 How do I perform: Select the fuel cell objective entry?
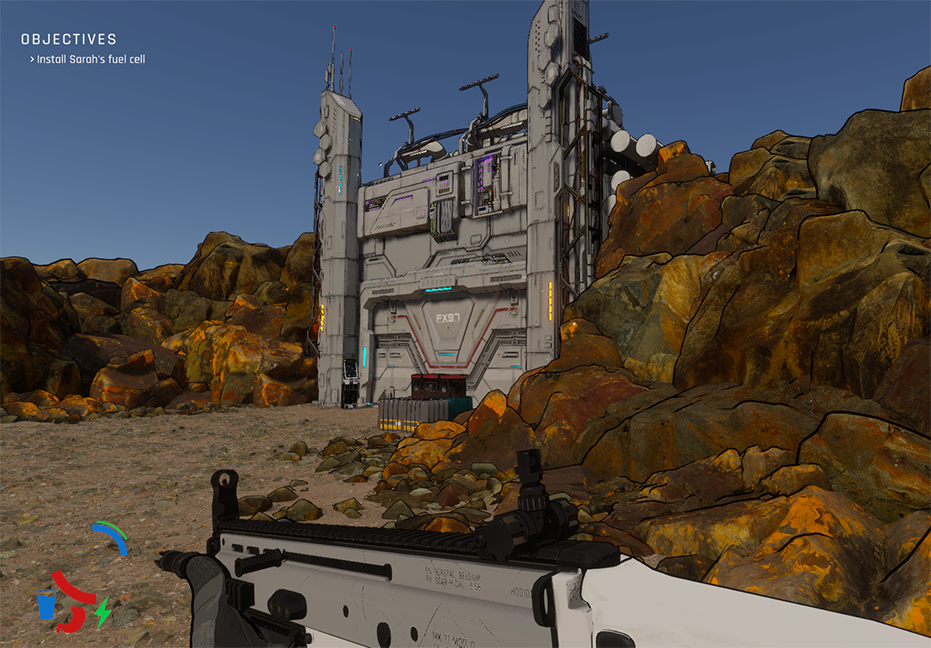(92, 59)
